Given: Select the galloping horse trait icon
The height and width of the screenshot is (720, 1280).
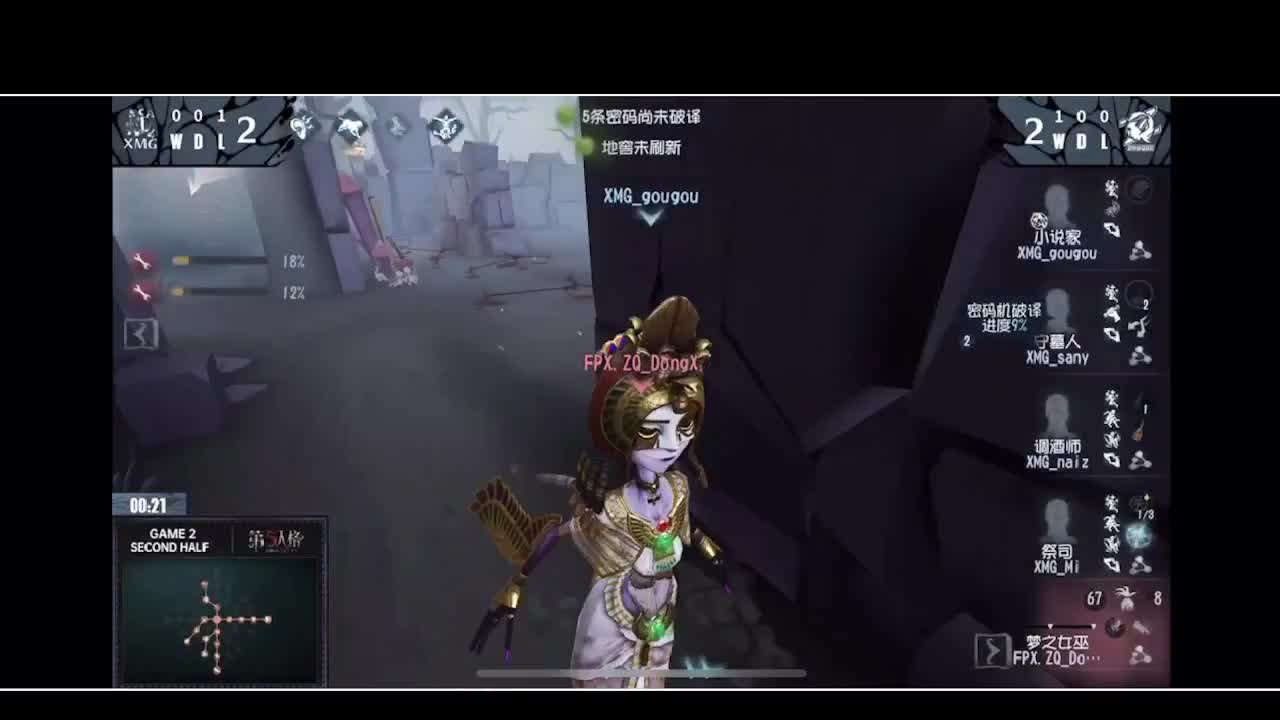Looking at the screenshot, I should [x=350, y=124].
